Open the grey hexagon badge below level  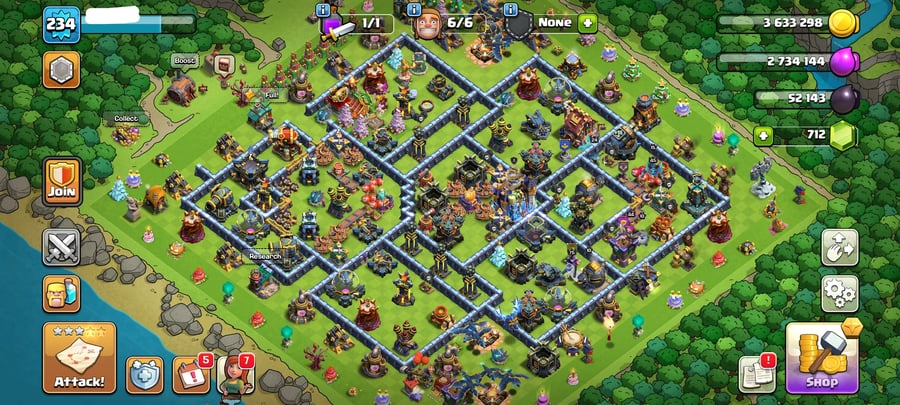(x=60, y=70)
